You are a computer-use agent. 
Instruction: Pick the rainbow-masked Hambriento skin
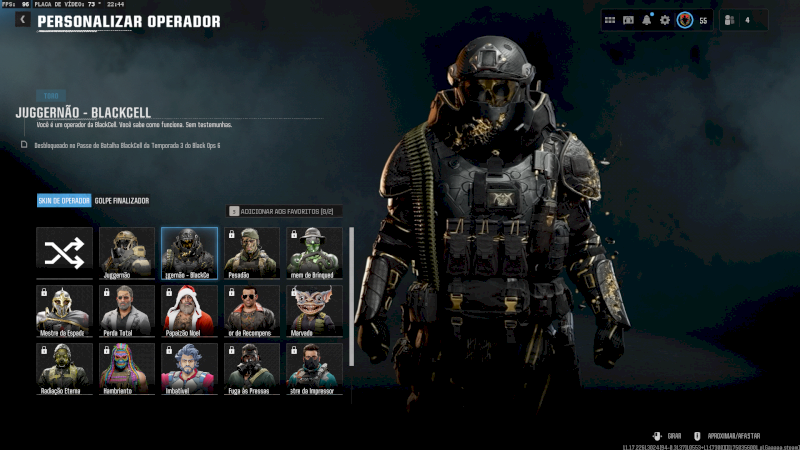(x=127, y=366)
